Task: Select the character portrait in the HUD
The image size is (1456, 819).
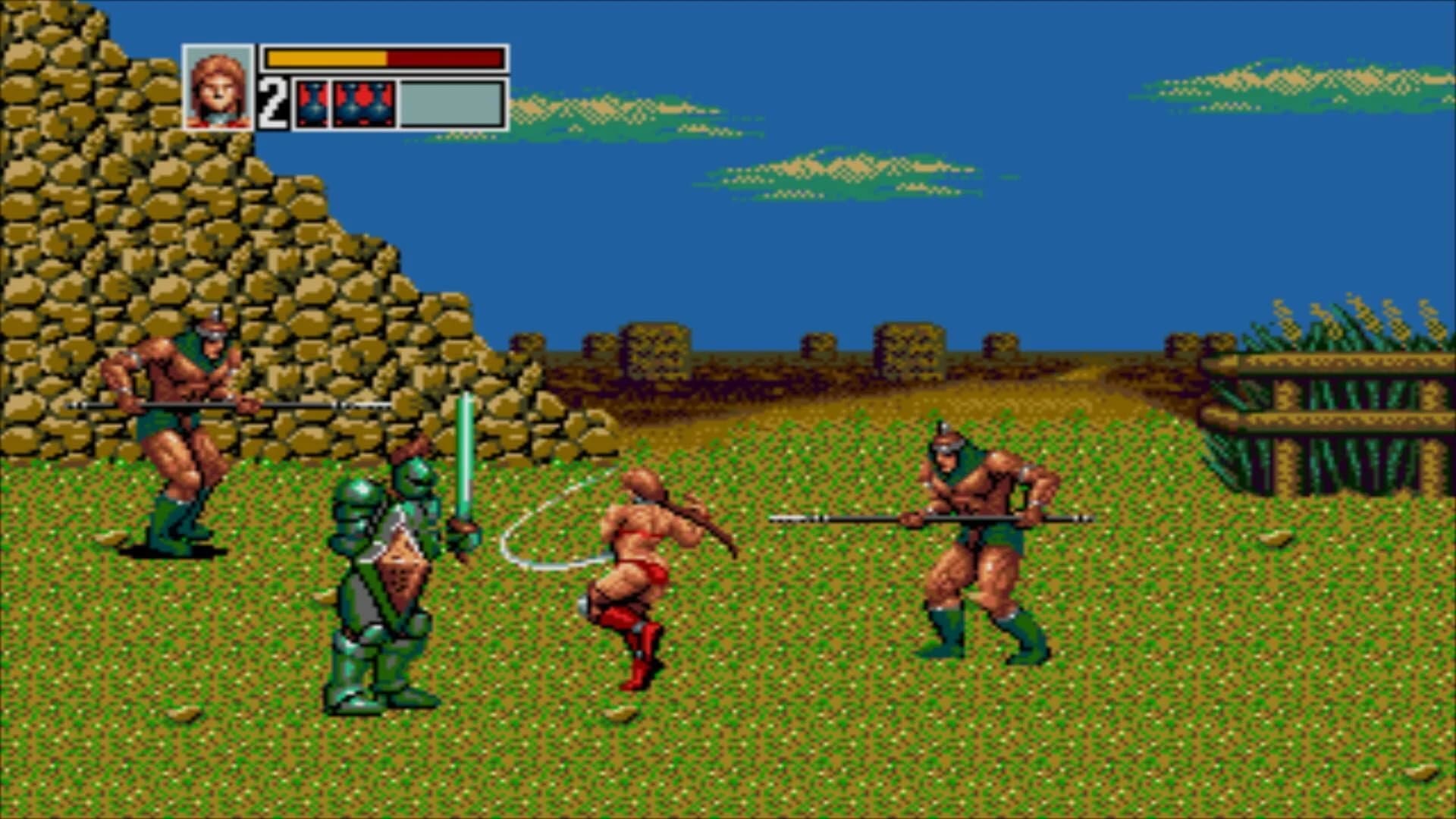Action: coord(218,86)
